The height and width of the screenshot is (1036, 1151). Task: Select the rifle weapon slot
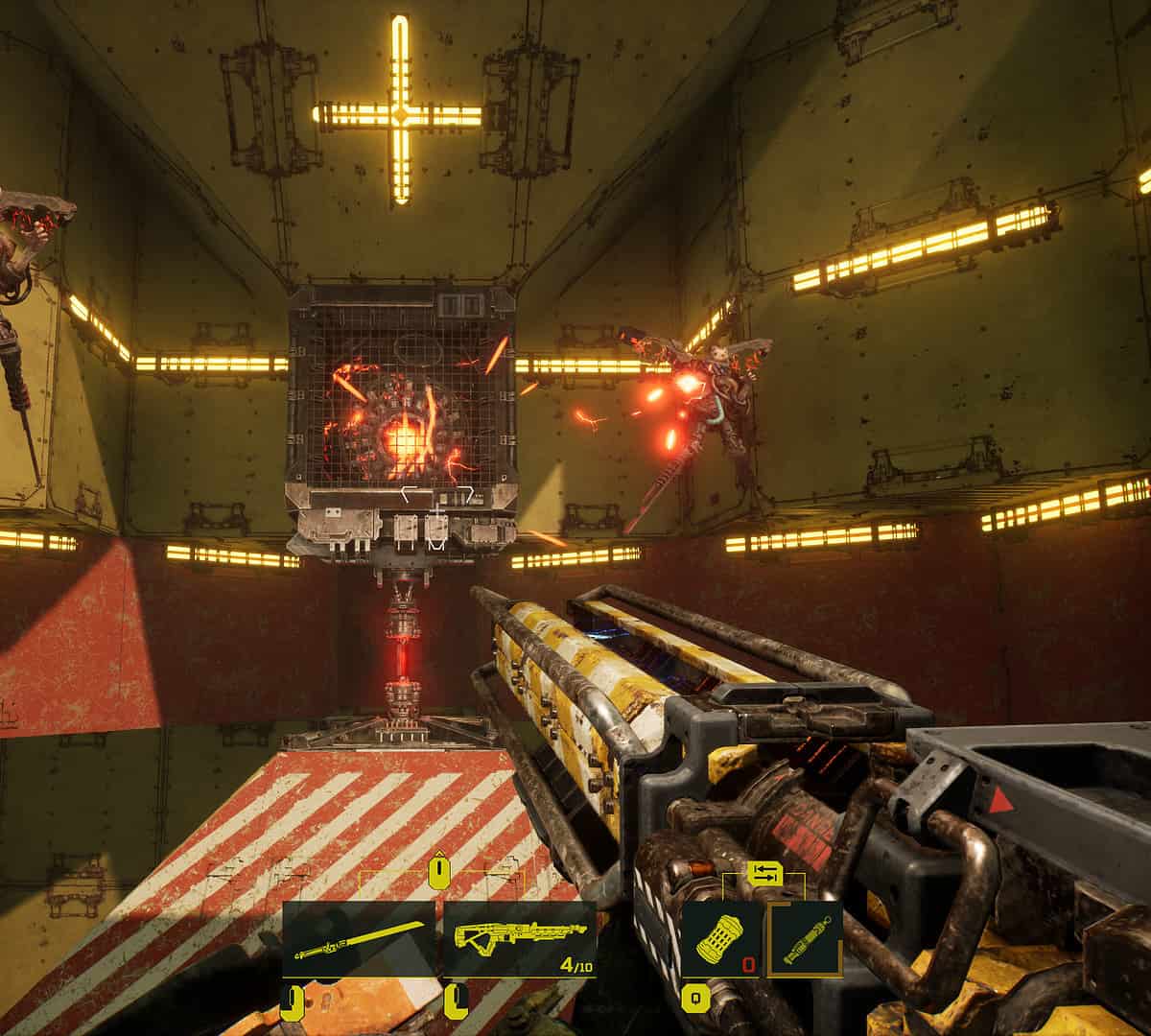pos(519,939)
